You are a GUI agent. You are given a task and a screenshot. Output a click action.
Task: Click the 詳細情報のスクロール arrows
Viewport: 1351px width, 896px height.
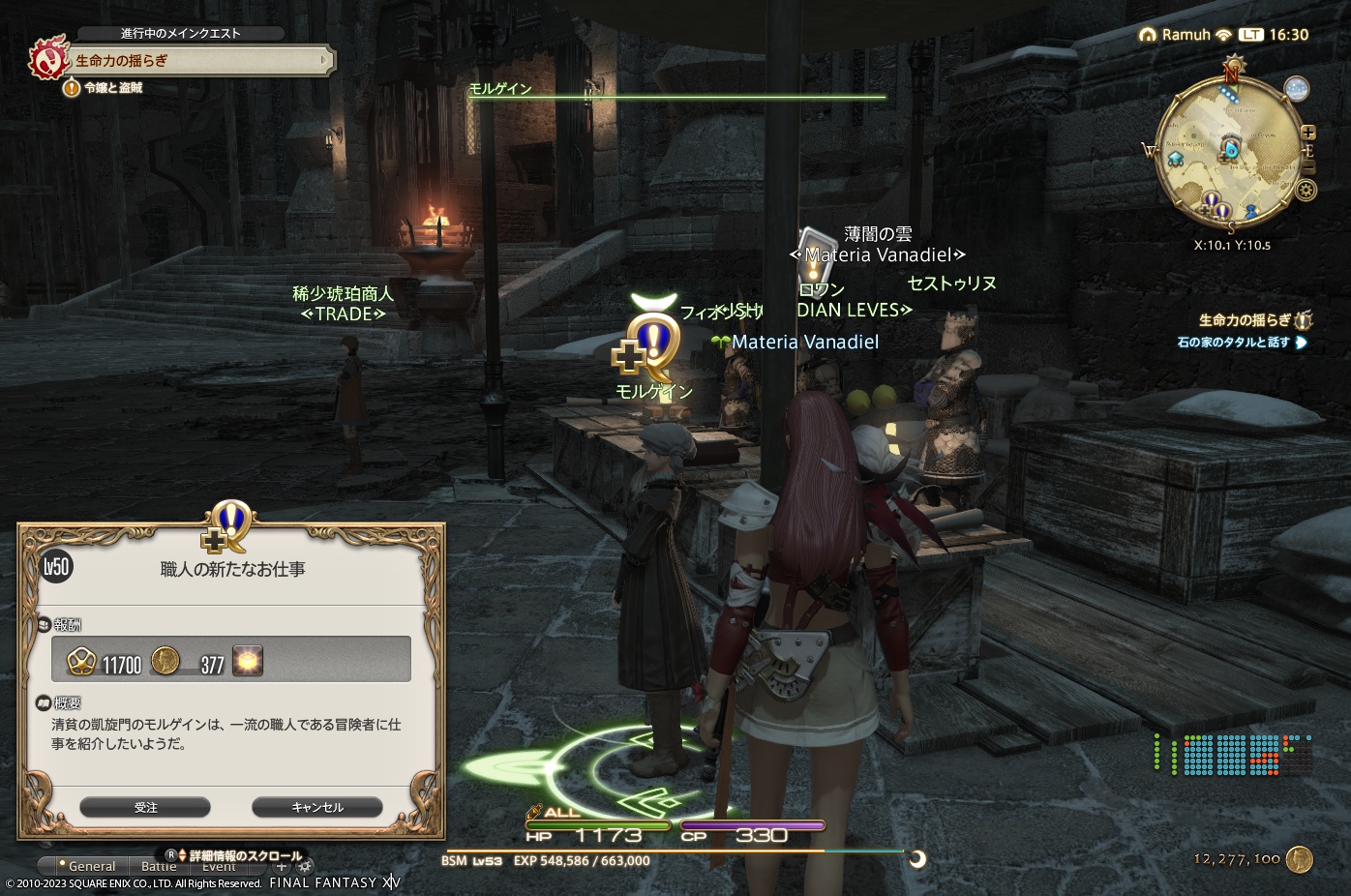[x=182, y=855]
